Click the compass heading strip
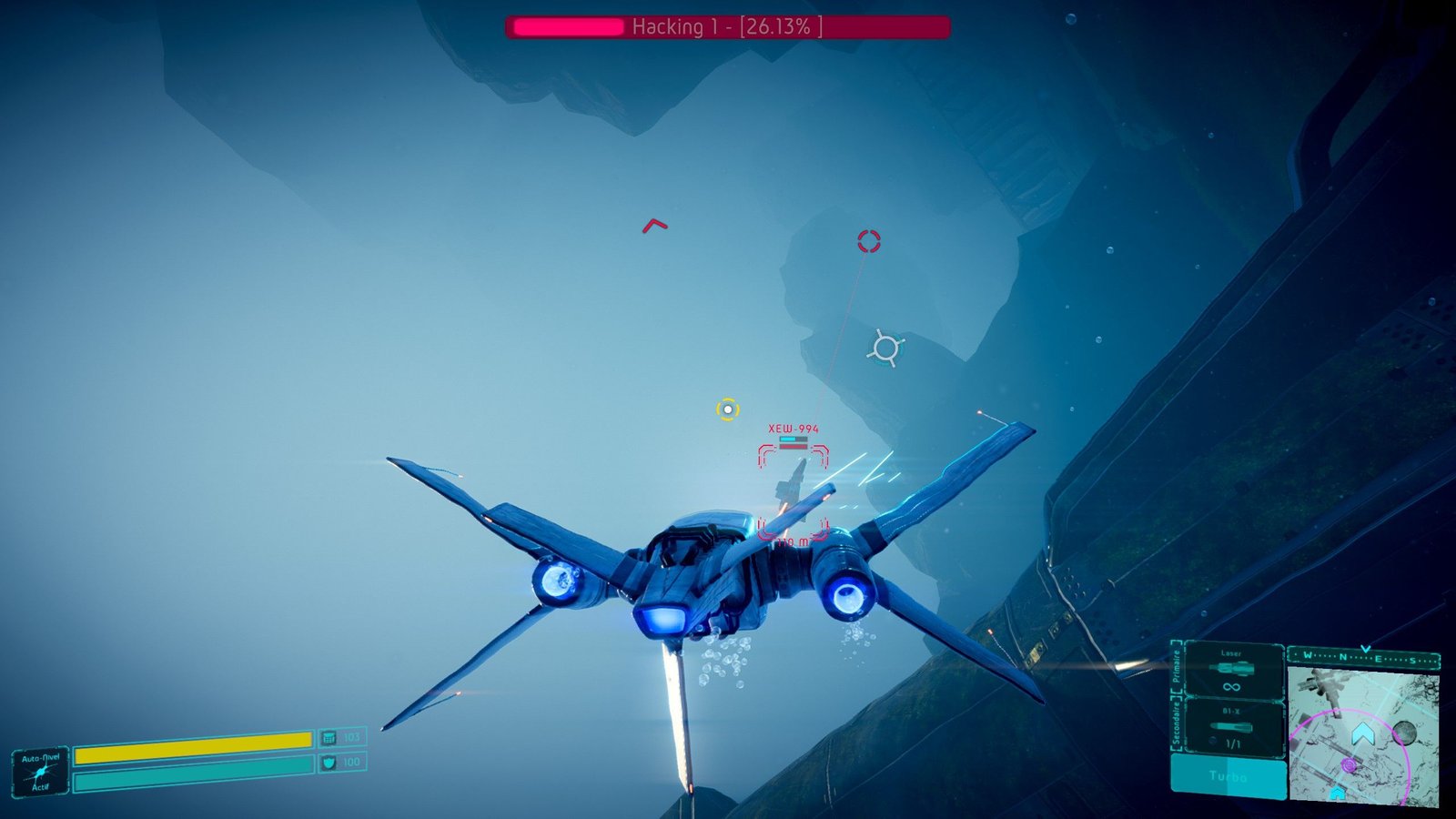The width and height of the screenshot is (1456, 819). coord(1363,656)
